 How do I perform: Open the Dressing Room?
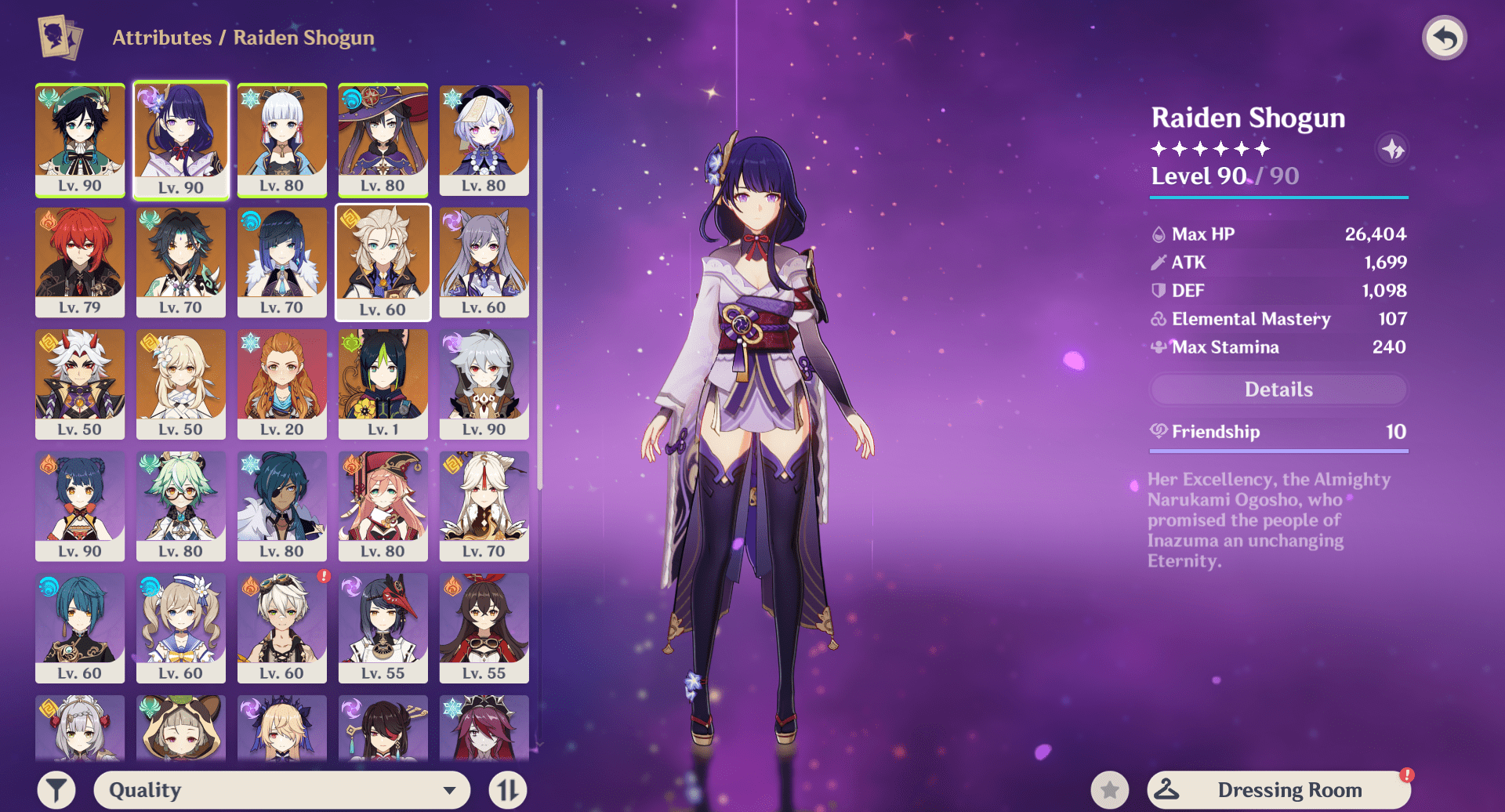(x=1292, y=789)
